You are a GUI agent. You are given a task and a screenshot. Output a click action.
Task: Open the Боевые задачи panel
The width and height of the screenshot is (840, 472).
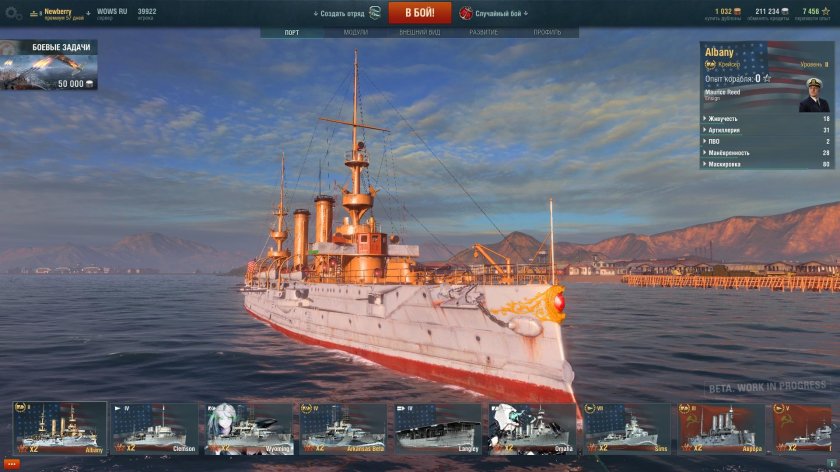point(49,66)
